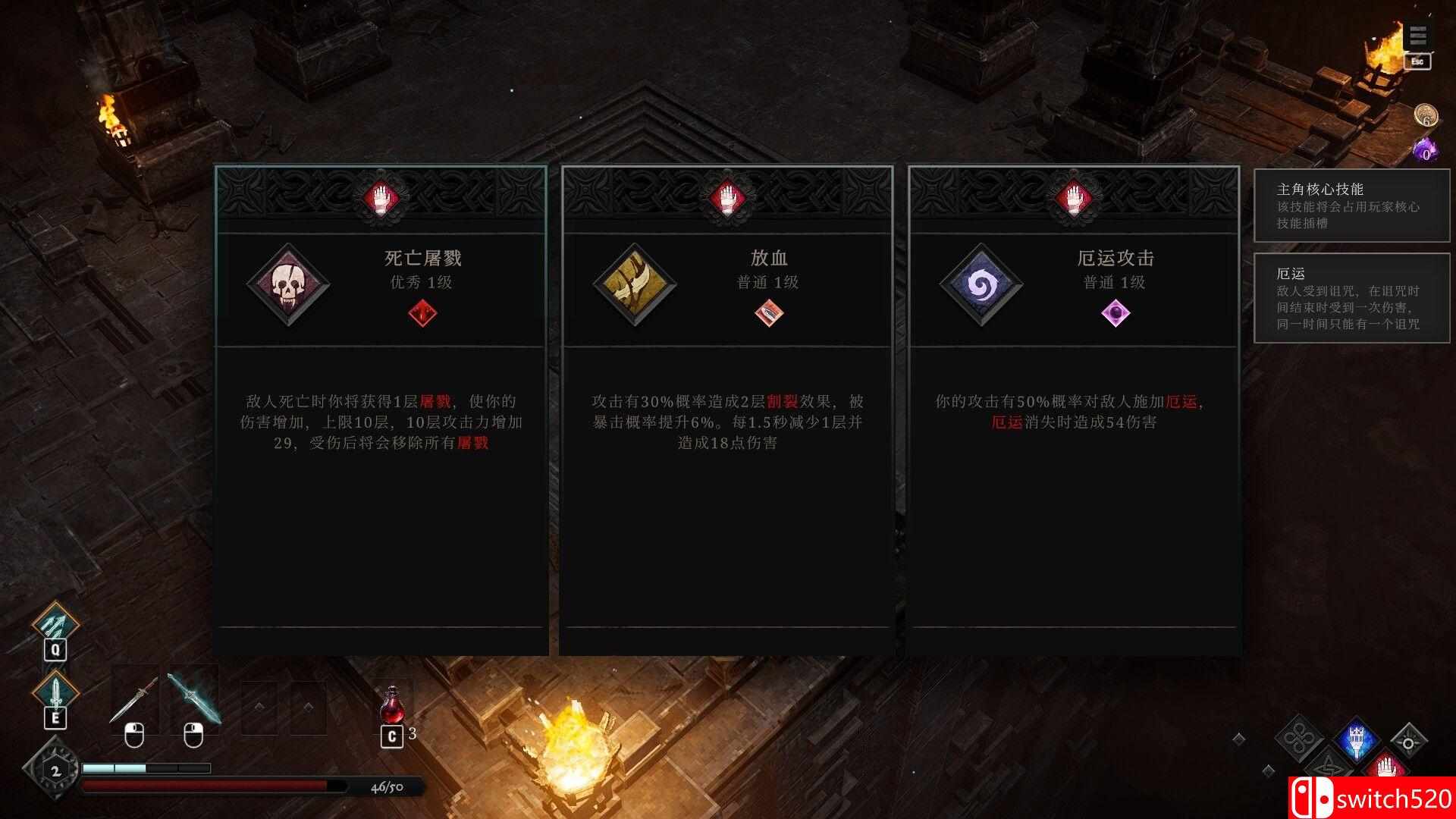
Task: Toggle the red hand rune in the bottom right
Action: coord(1387,767)
